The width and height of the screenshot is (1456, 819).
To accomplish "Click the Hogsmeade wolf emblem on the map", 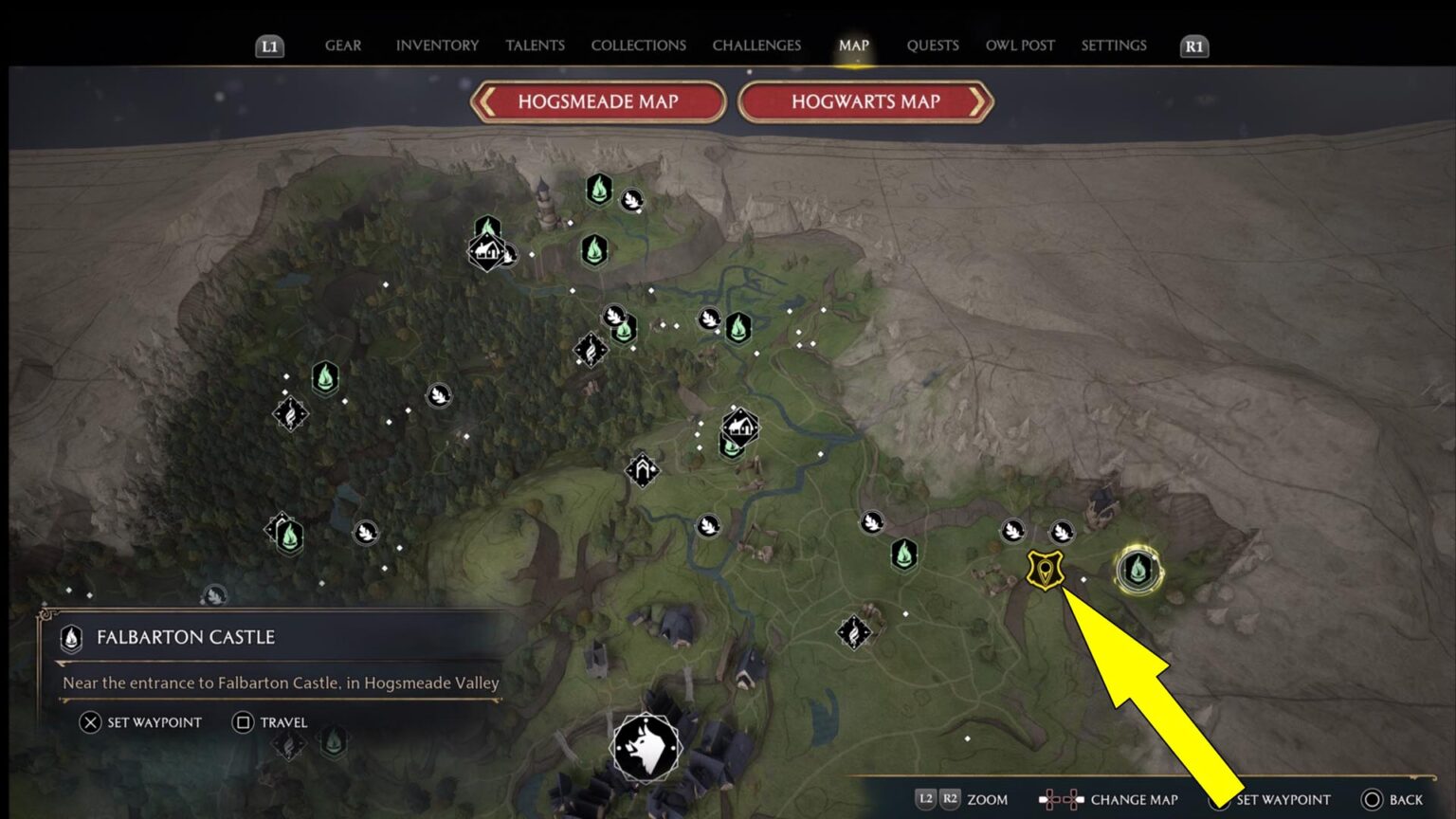I will point(647,749).
